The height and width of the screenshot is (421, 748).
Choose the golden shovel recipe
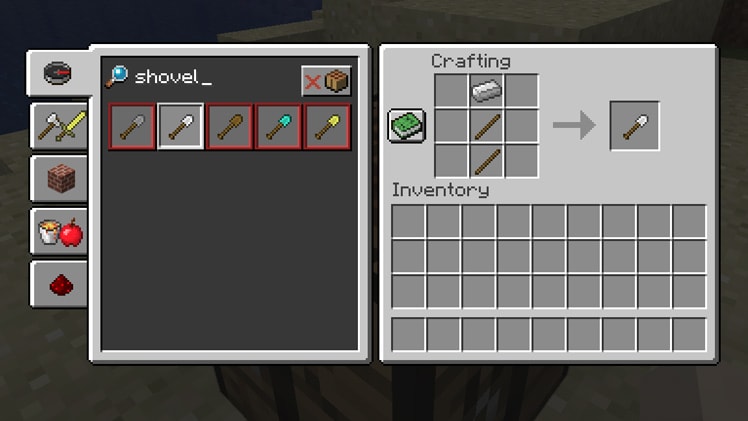327,127
